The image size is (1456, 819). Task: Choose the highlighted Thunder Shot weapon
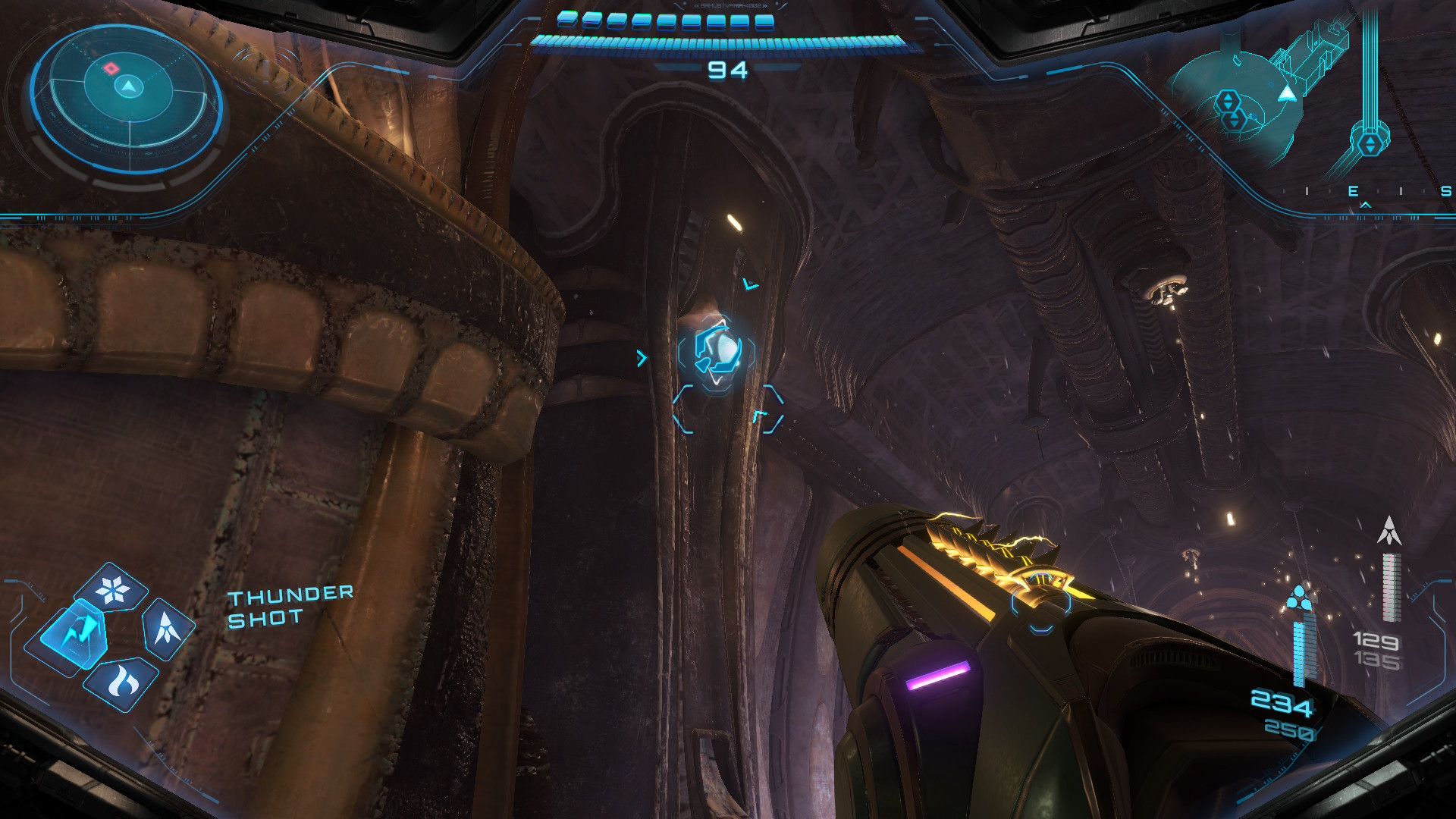coord(74,635)
